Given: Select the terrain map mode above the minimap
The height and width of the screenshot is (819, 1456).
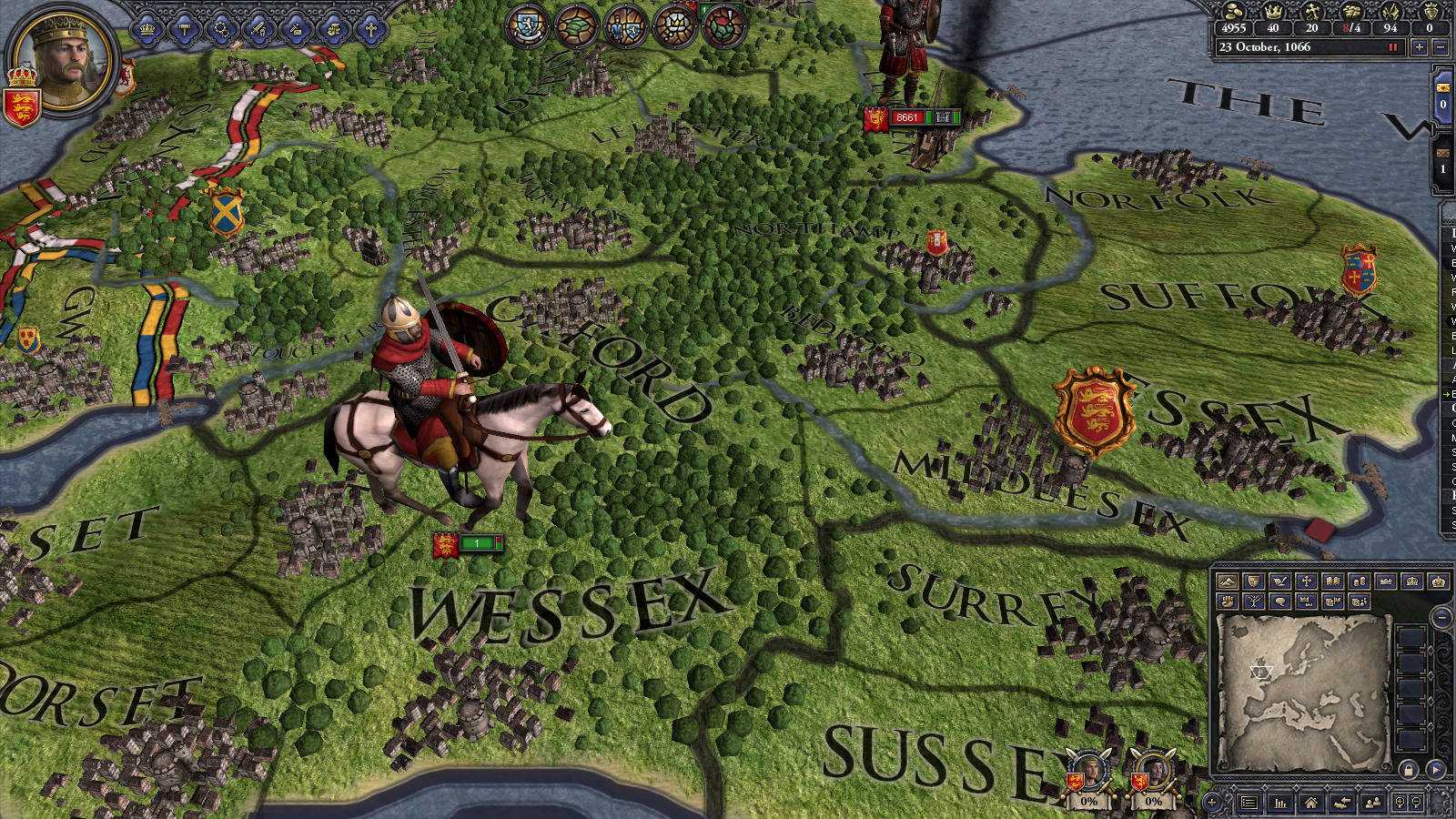Looking at the screenshot, I should point(1228,582).
